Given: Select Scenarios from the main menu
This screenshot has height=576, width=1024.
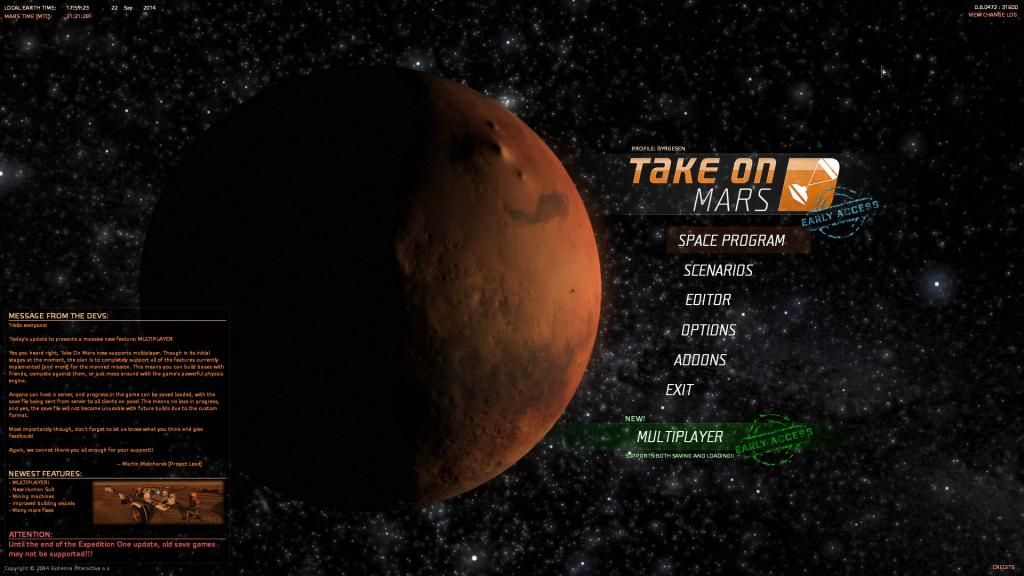Looking at the screenshot, I should coord(718,270).
